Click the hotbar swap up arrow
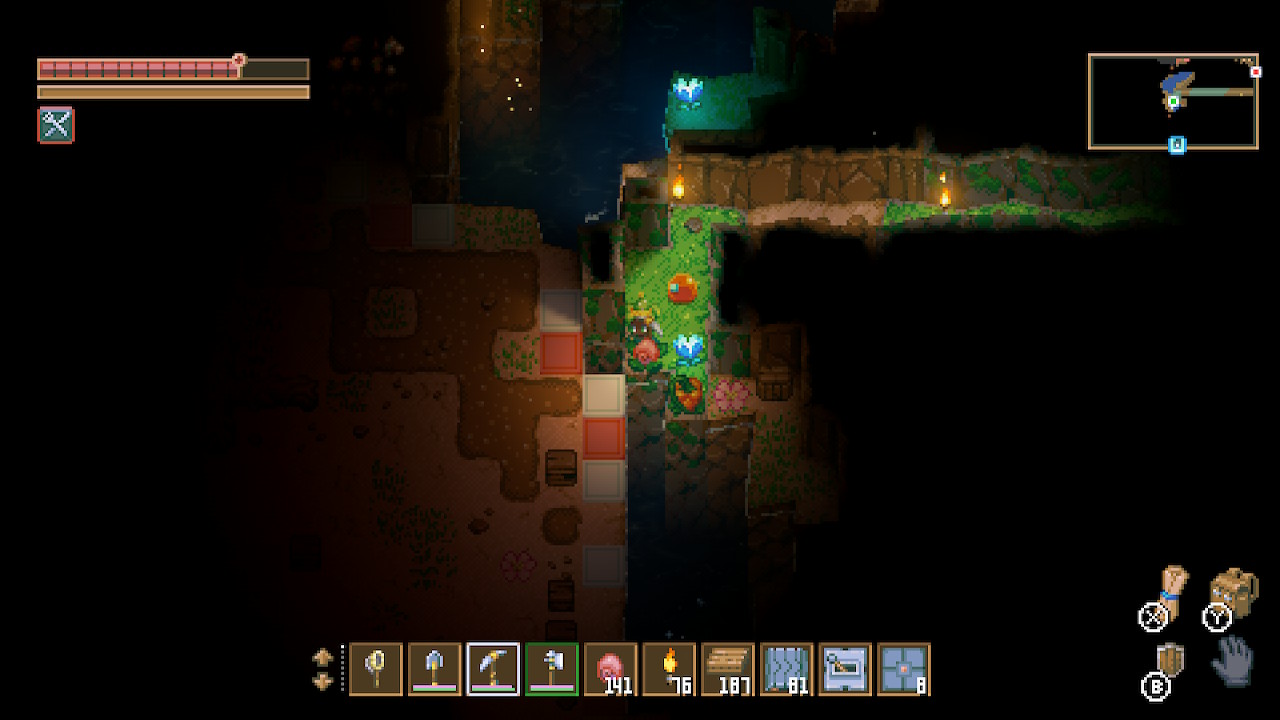1280x720 pixels. [x=323, y=657]
